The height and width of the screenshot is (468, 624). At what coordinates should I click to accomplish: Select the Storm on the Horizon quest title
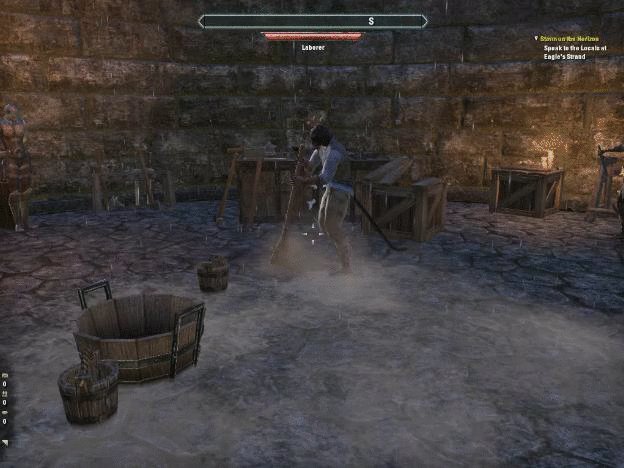[x=577, y=38]
